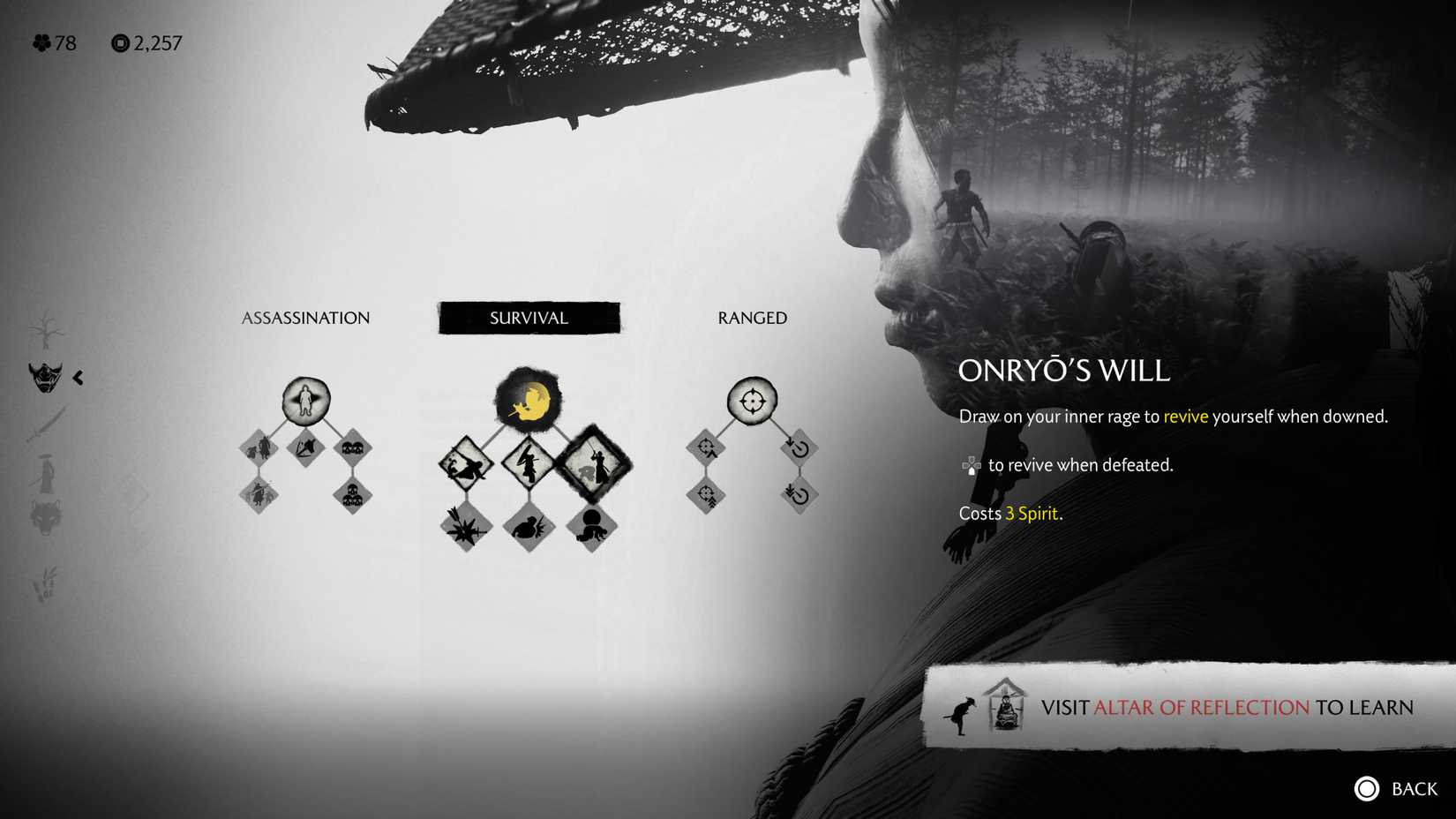This screenshot has width=1456, height=819.
Task: Open the Ranged techniques tab
Action: point(751,318)
